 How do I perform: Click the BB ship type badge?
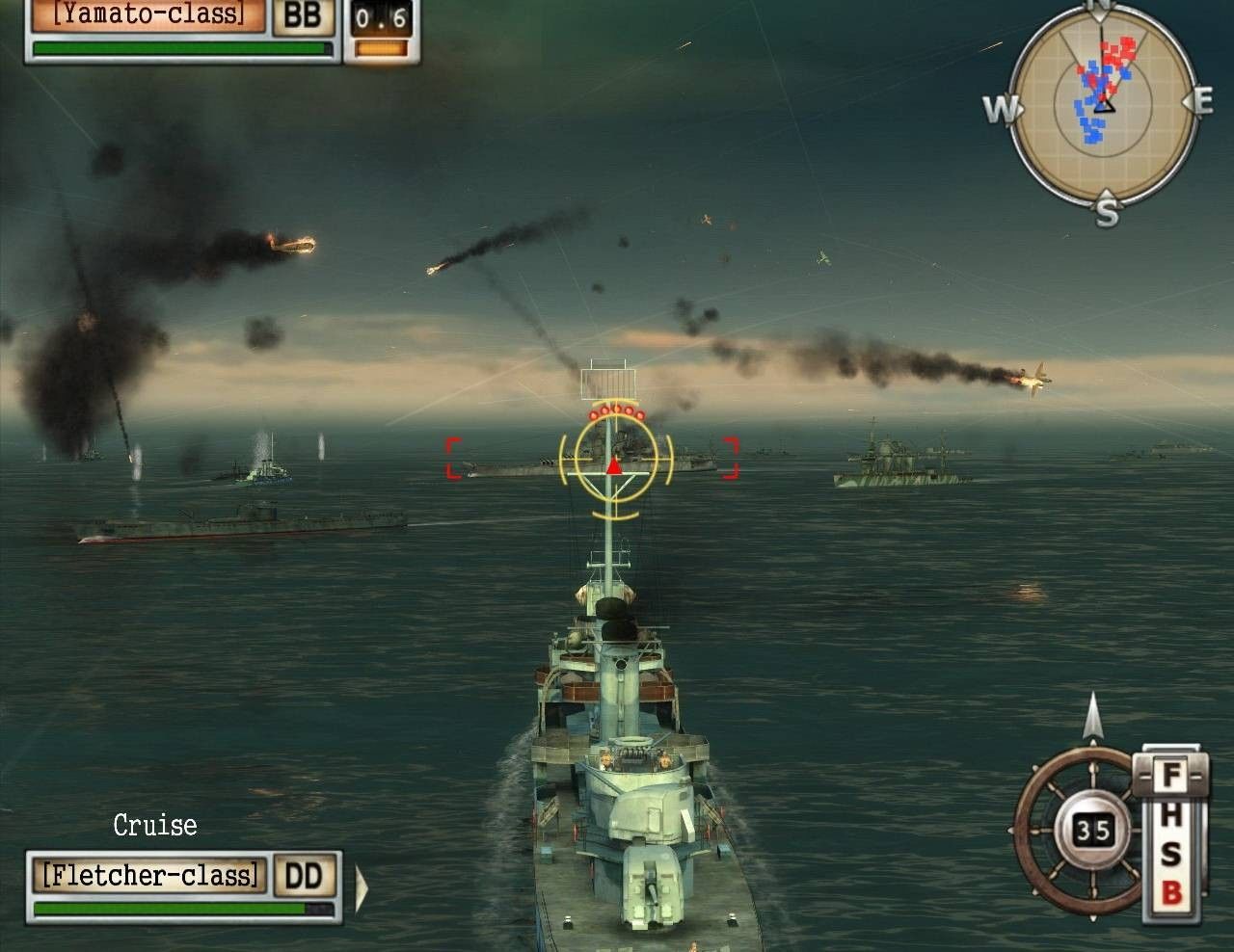302,16
